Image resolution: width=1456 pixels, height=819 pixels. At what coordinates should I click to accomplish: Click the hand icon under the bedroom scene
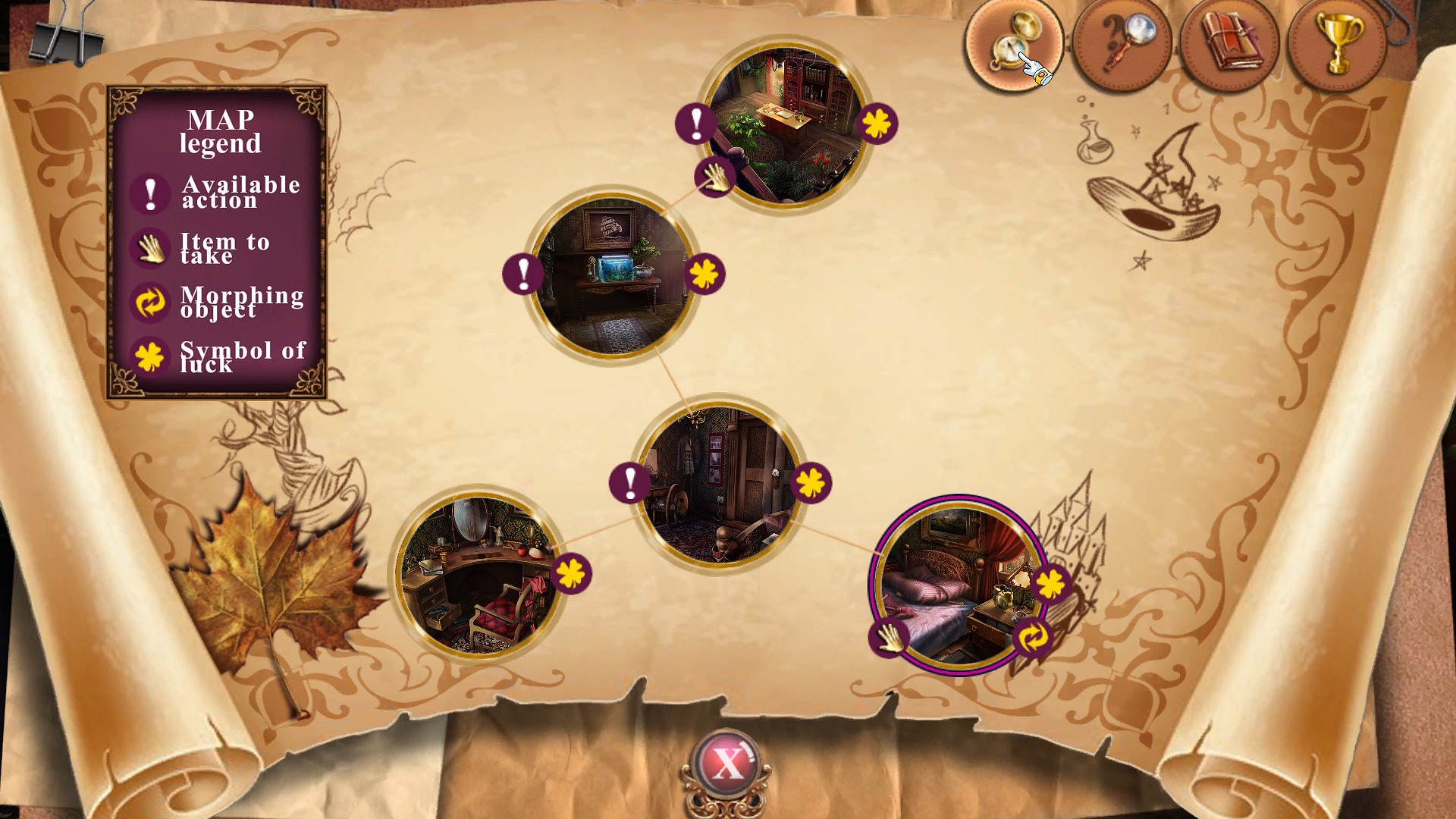(890, 639)
